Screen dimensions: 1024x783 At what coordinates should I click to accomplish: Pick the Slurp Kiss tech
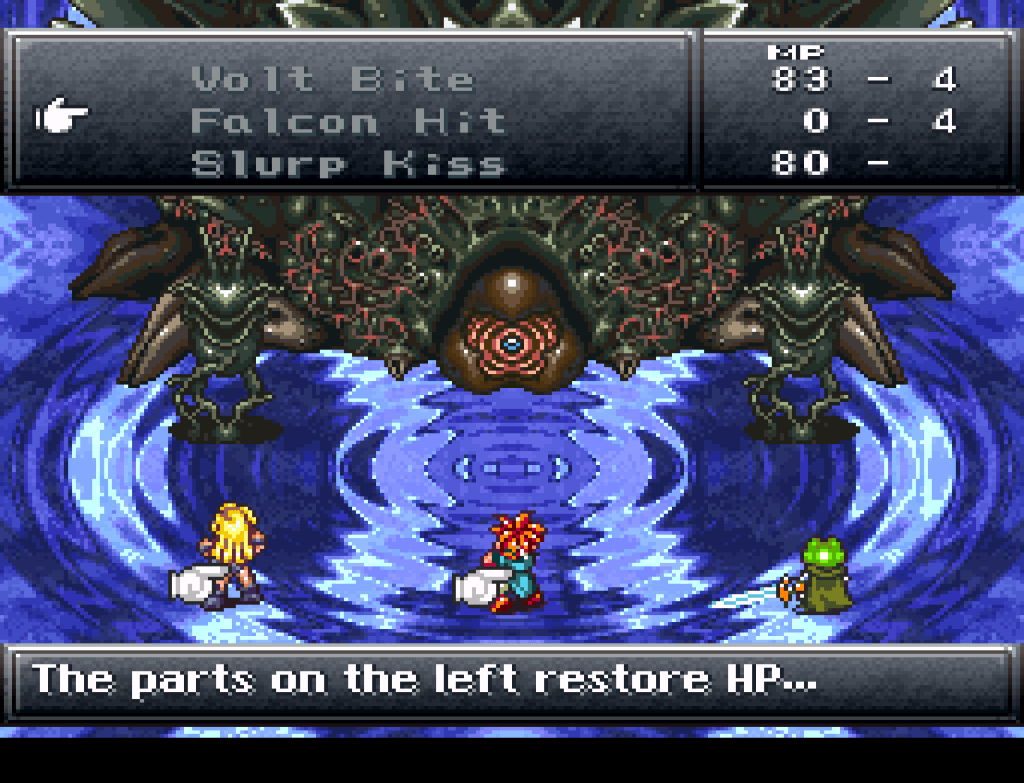pyautogui.click(x=348, y=163)
